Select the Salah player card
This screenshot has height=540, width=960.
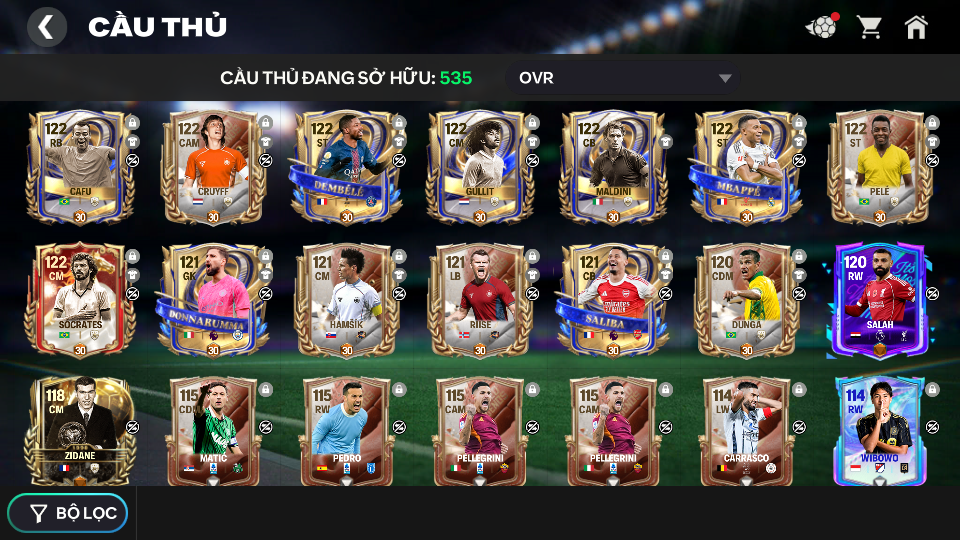pyautogui.click(x=879, y=300)
